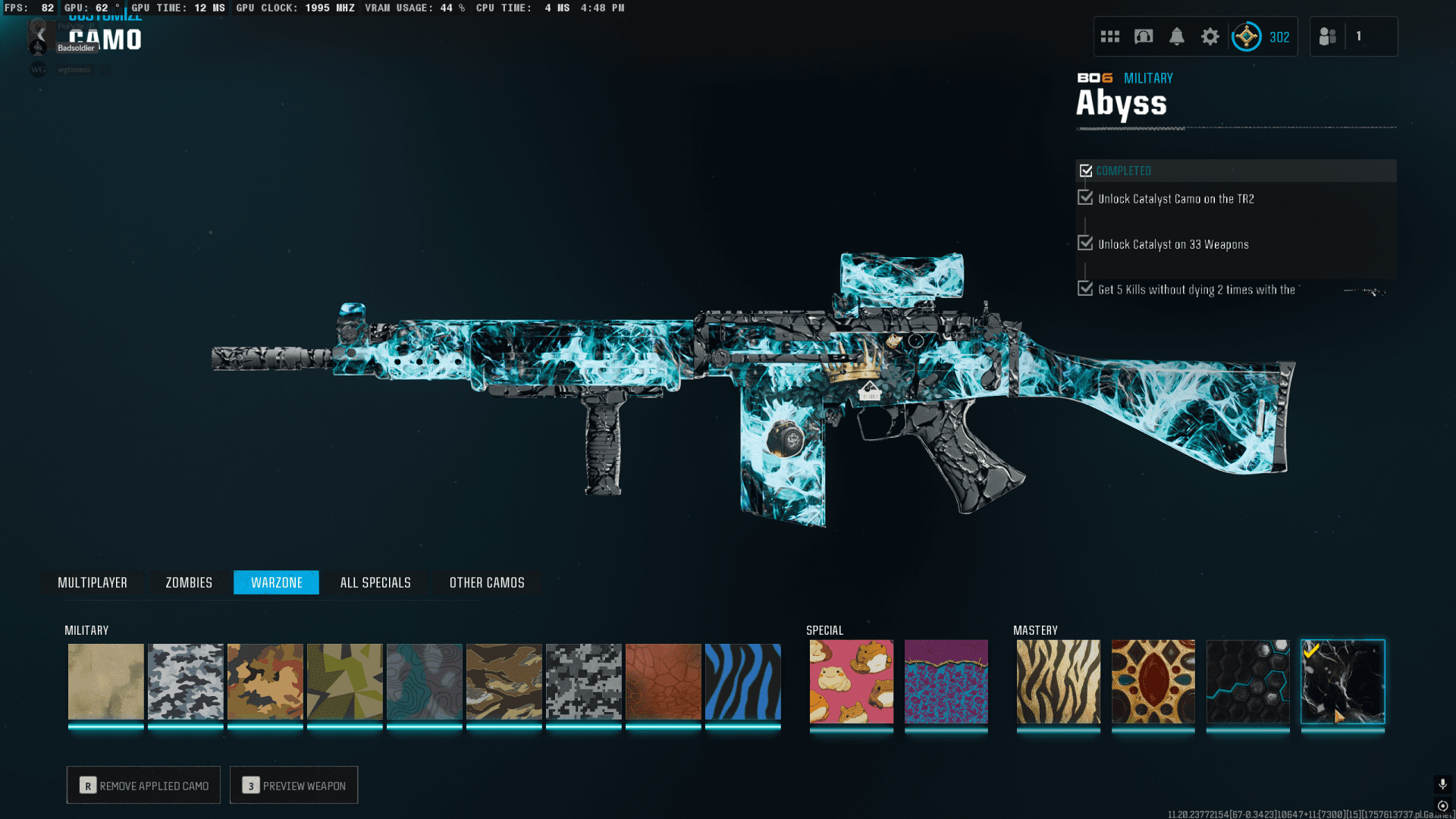Select the pink cartoon frog camo
This screenshot has width=1456, height=819.
[x=851, y=682]
